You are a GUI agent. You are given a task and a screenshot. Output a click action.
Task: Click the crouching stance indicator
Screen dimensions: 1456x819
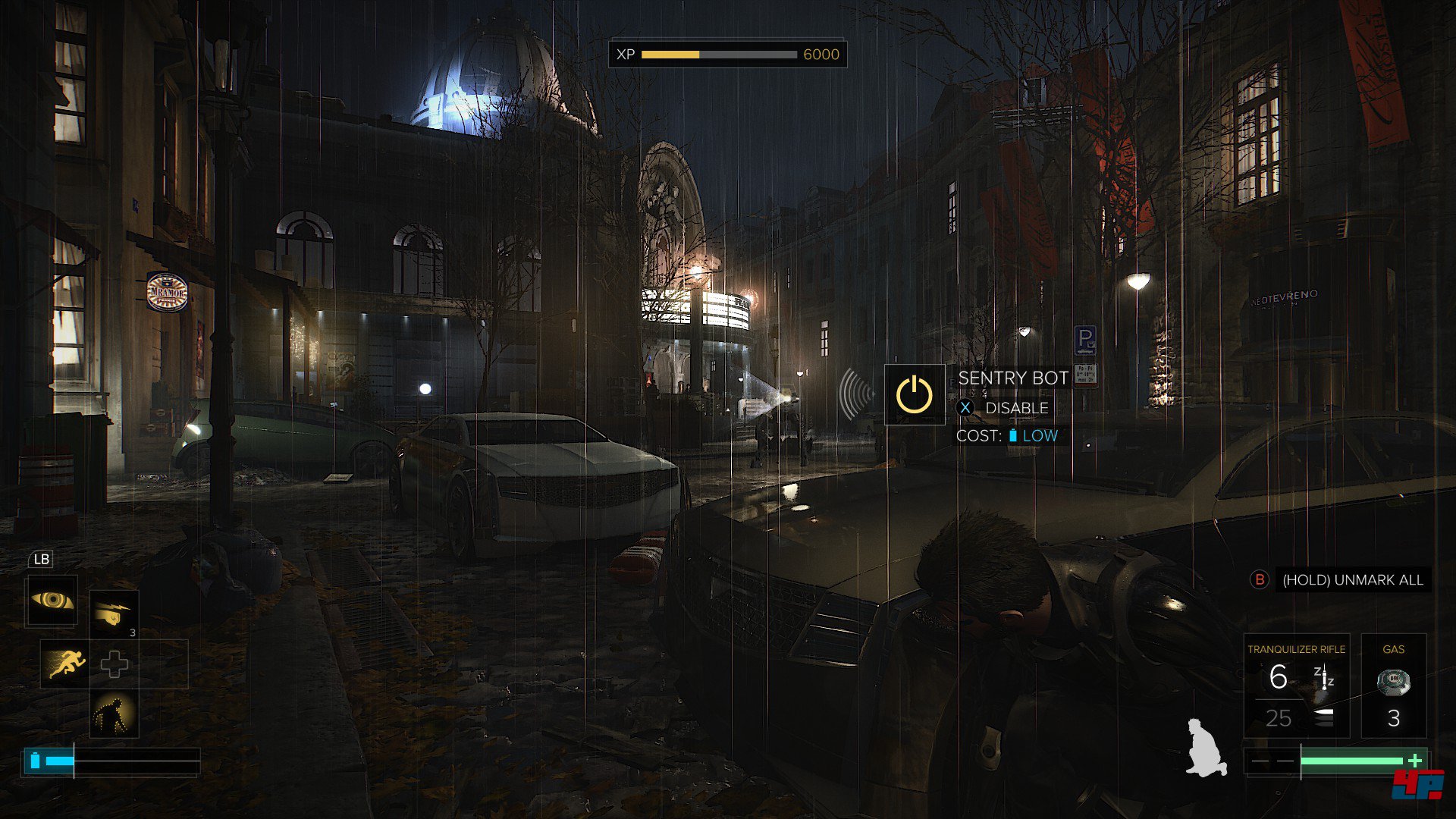(1206, 748)
